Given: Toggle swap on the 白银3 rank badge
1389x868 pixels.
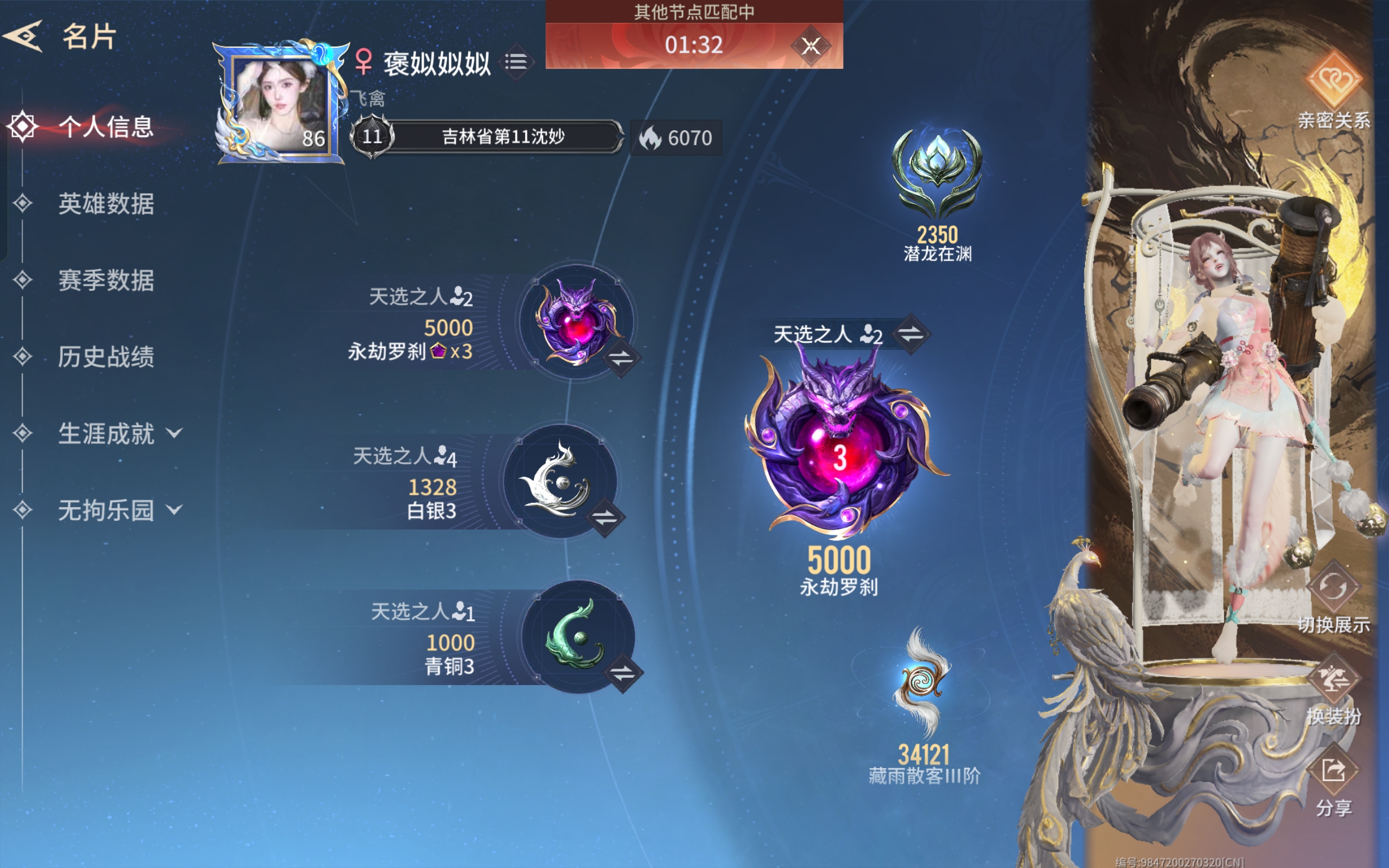Looking at the screenshot, I should [x=604, y=518].
